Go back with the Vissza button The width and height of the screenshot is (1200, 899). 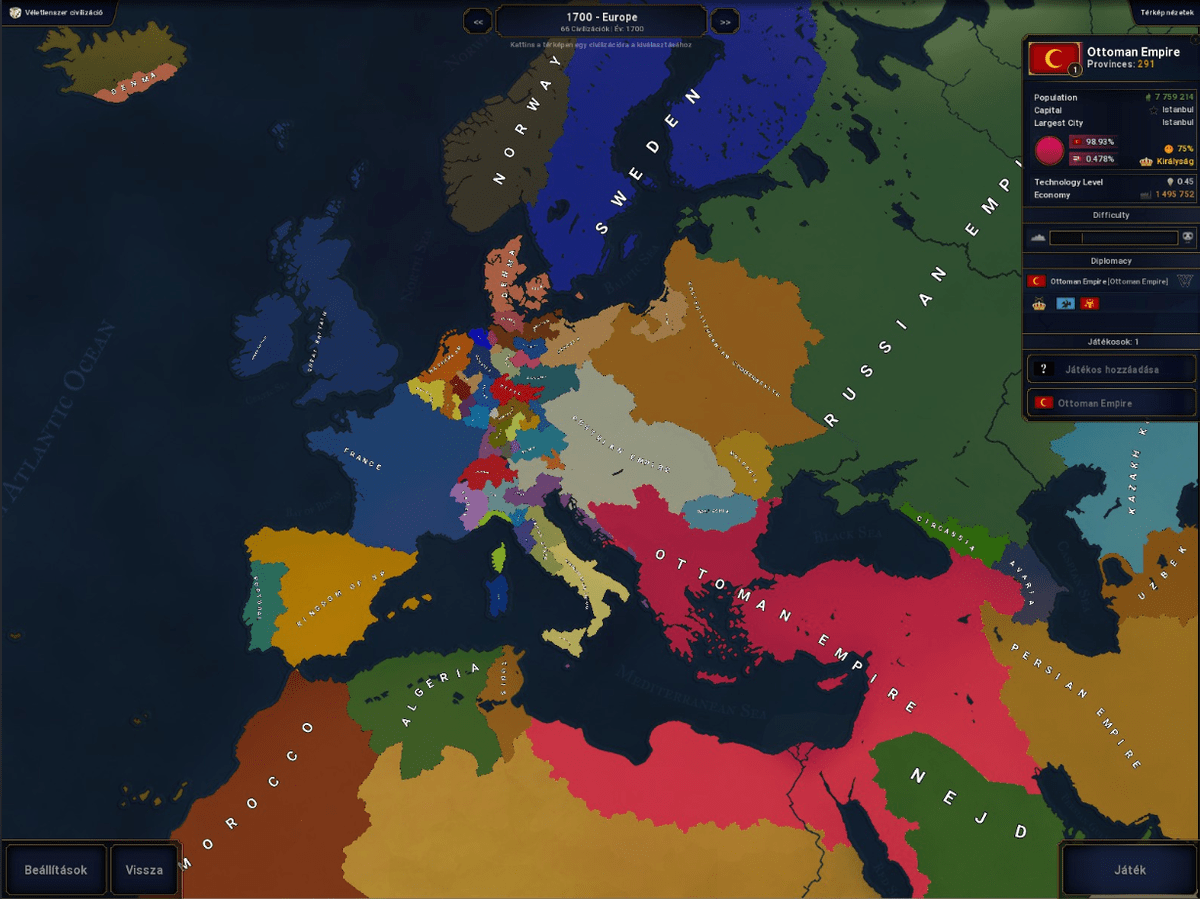coord(144,869)
